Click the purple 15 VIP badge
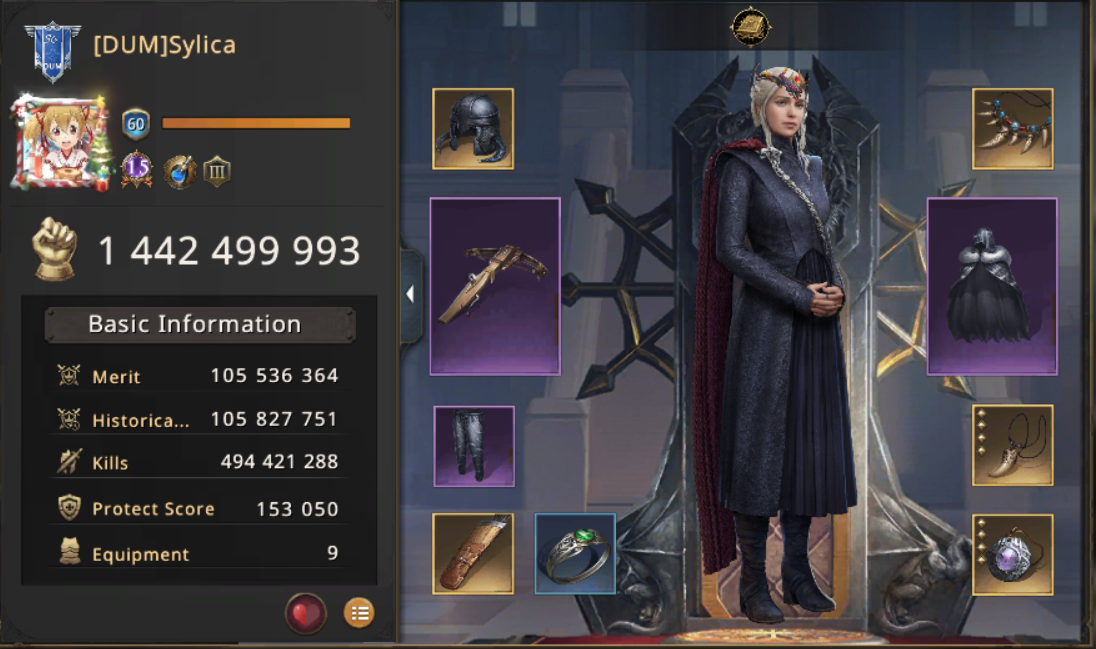Screen dimensions: 1096x649 [137, 170]
